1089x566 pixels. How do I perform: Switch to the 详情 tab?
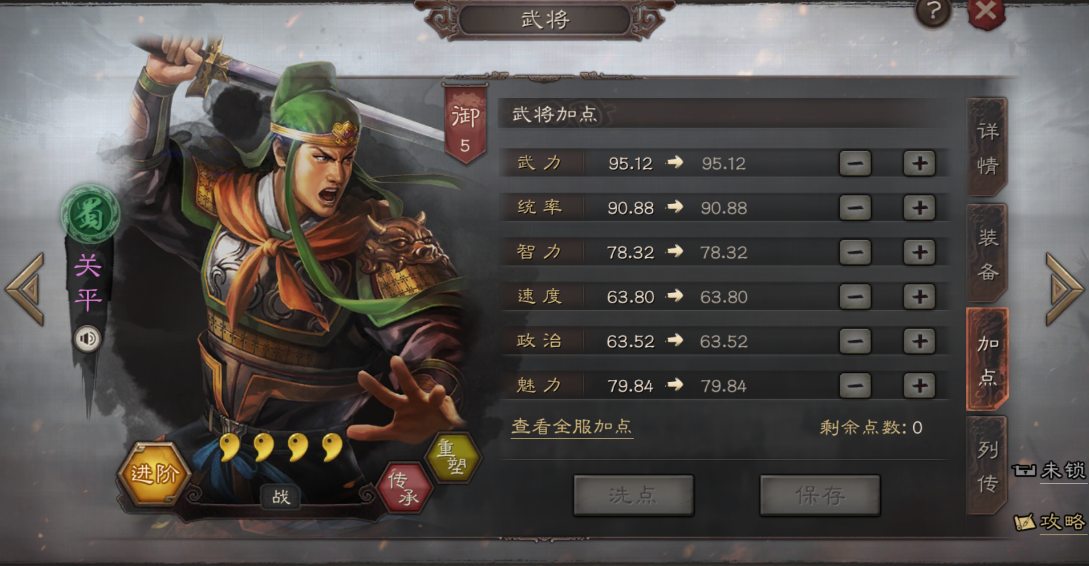pyautogui.click(x=987, y=148)
